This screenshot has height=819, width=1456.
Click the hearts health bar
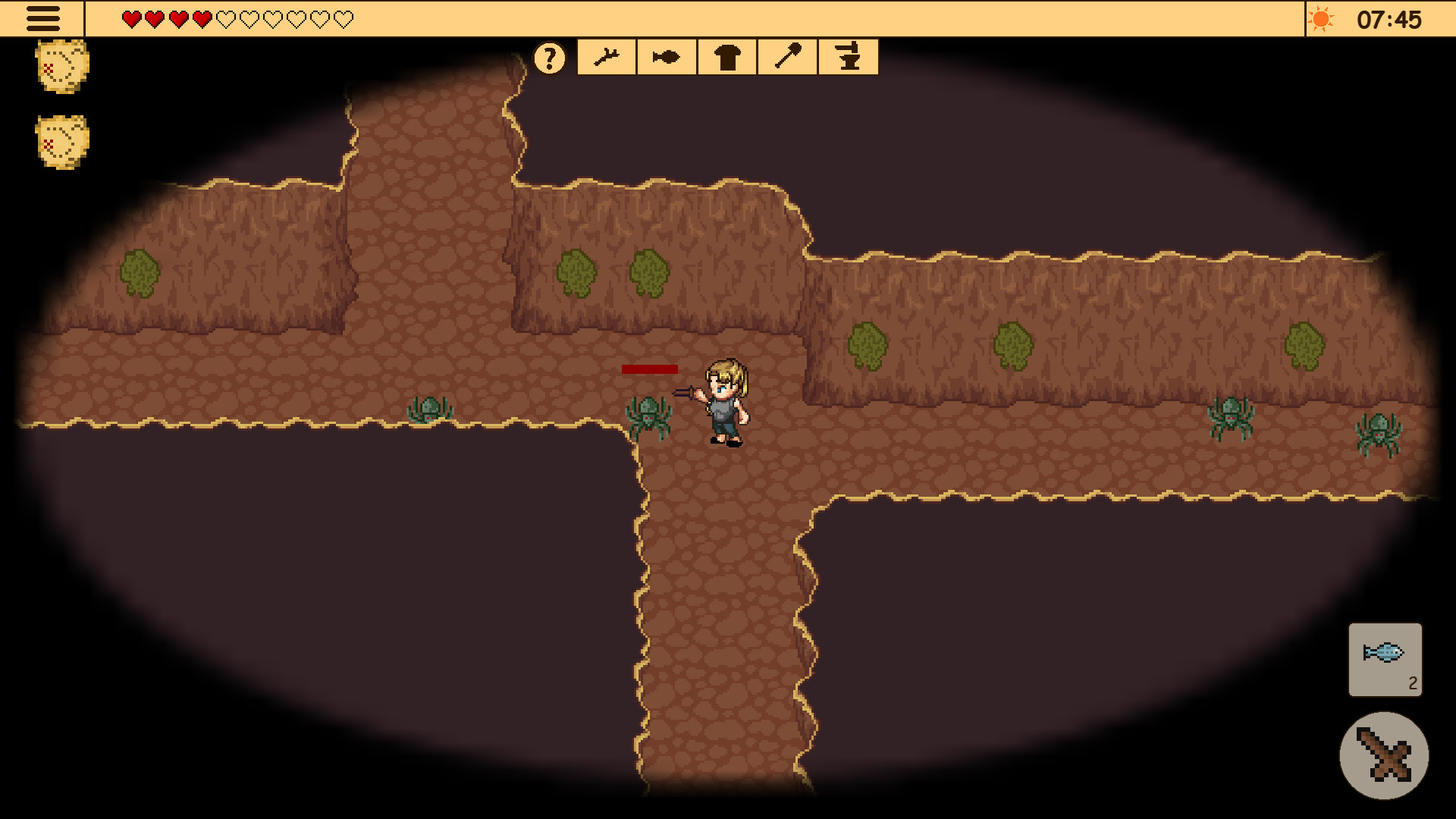click(x=234, y=19)
